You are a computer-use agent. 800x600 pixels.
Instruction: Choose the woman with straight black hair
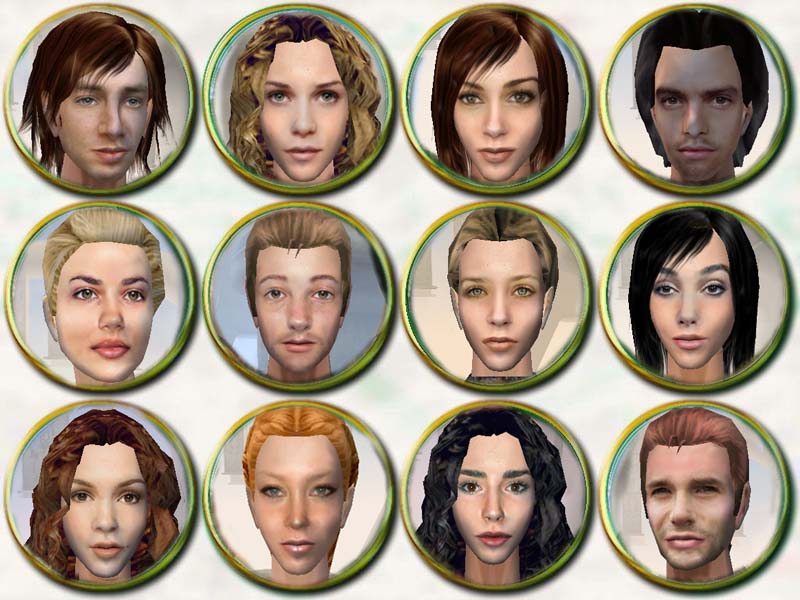click(694, 296)
